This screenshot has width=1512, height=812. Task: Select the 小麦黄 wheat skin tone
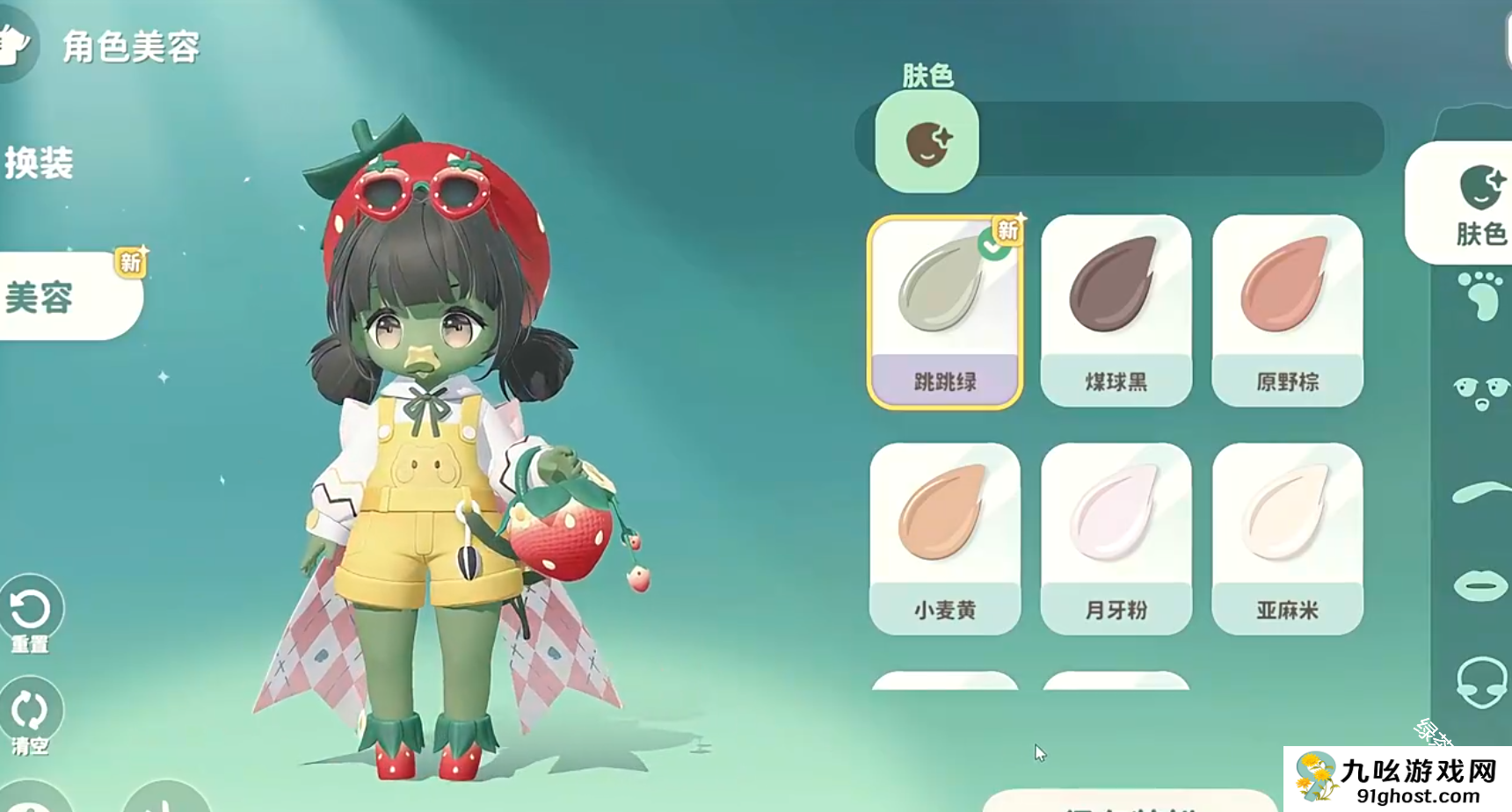(944, 538)
